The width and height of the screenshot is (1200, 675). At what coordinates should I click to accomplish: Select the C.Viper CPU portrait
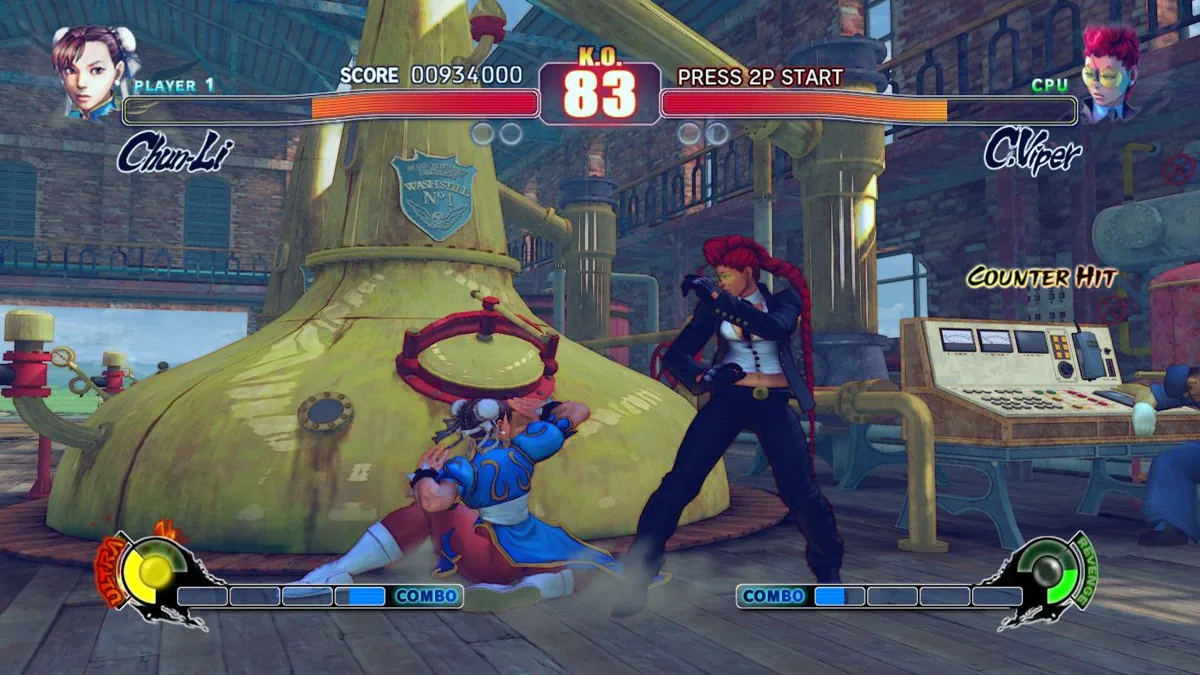1109,72
